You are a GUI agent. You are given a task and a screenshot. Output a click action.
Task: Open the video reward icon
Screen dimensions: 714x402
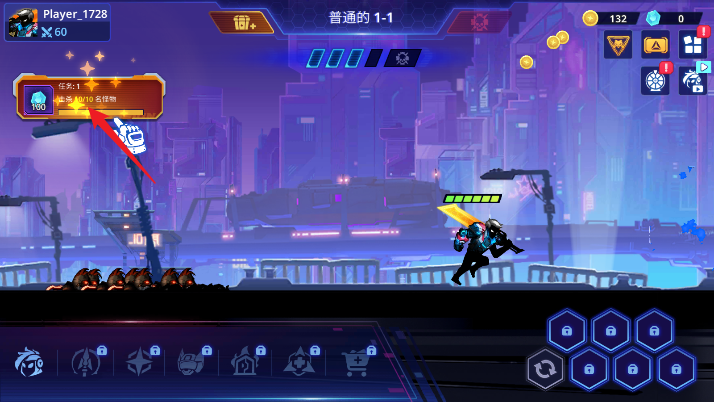(x=692, y=80)
